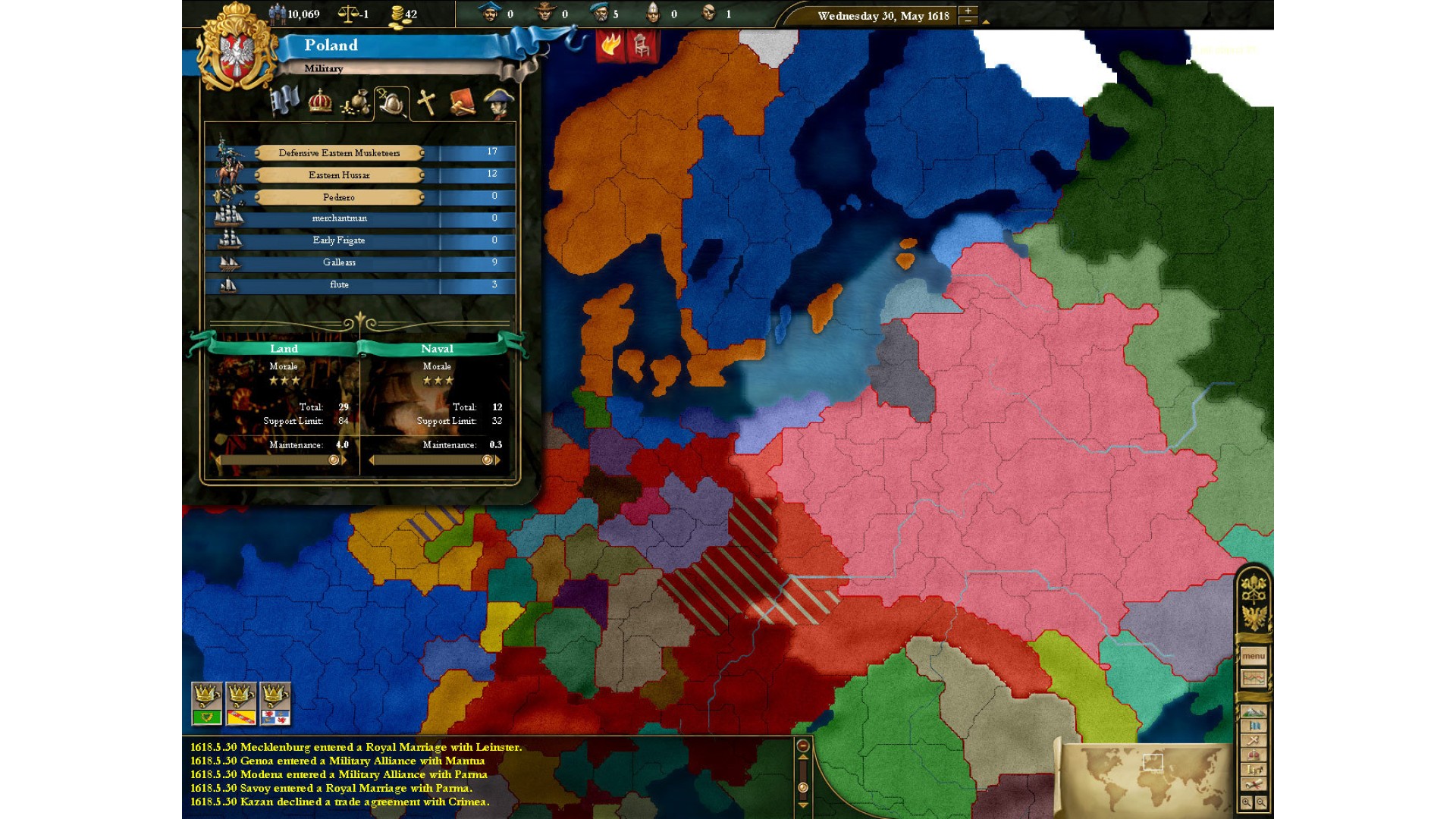Image resolution: width=1456 pixels, height=819 pixels.
Task: Click the empty throne alert icon
Action: click(x=642, y=45)
